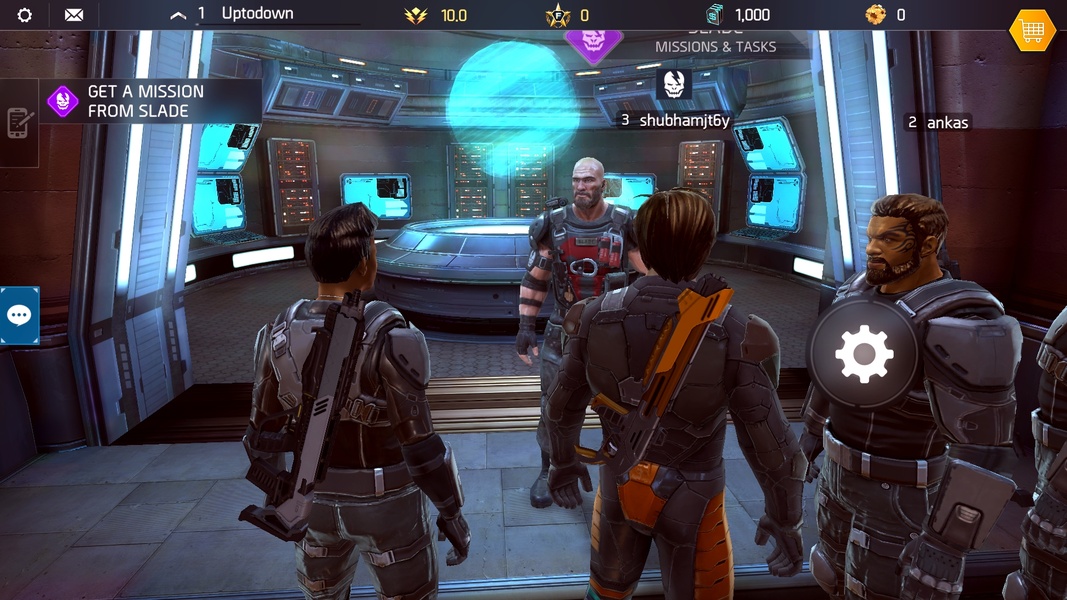This screenshot has height=600, width=1067.
Task: Tap the large round gear button
Action: (863, 354)
